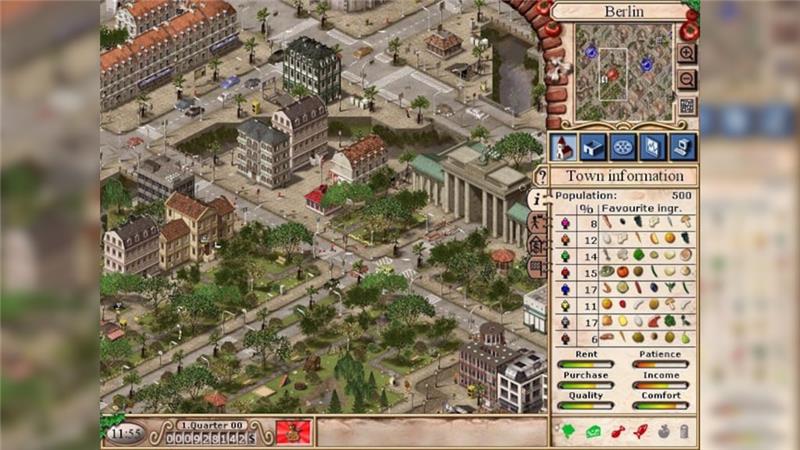800x450 pixels.
Task: Click the 11:55 clock display
Action: (125, 433)
